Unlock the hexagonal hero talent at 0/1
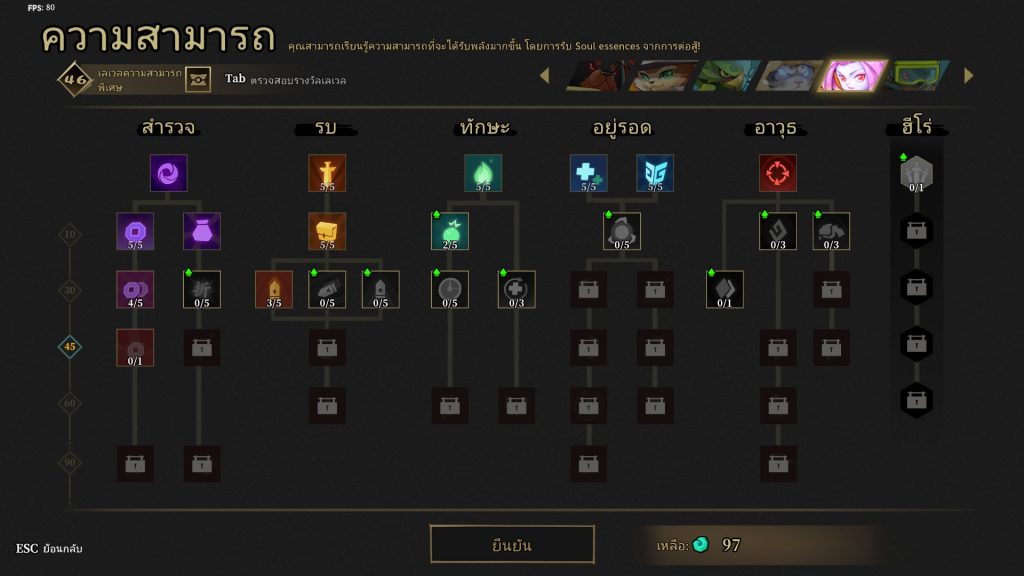Image resolution: width=1024 pixels, height=576 pixels. [x=916, y=173]
